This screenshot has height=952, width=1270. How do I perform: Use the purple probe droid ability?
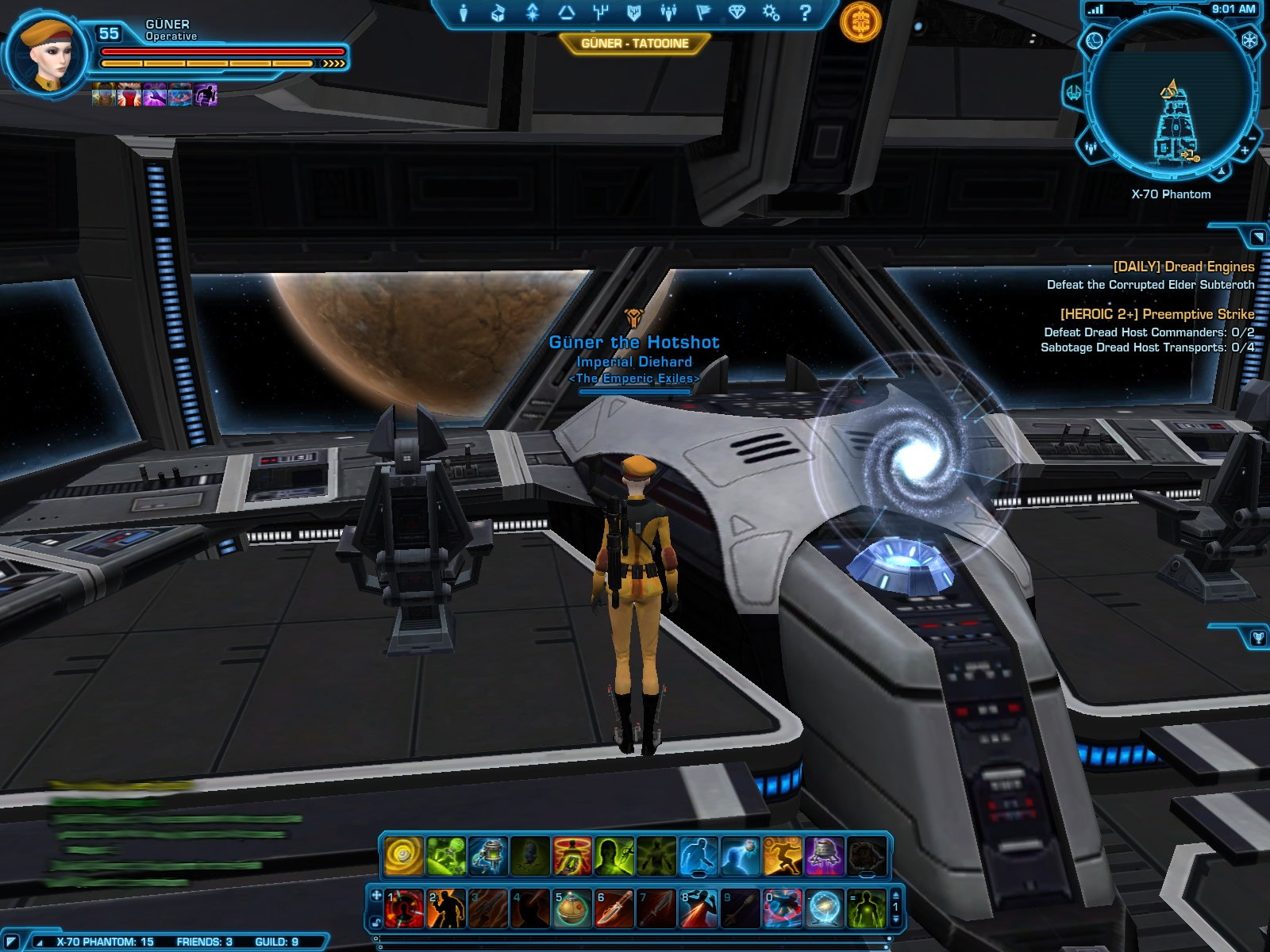pos(825,857)
